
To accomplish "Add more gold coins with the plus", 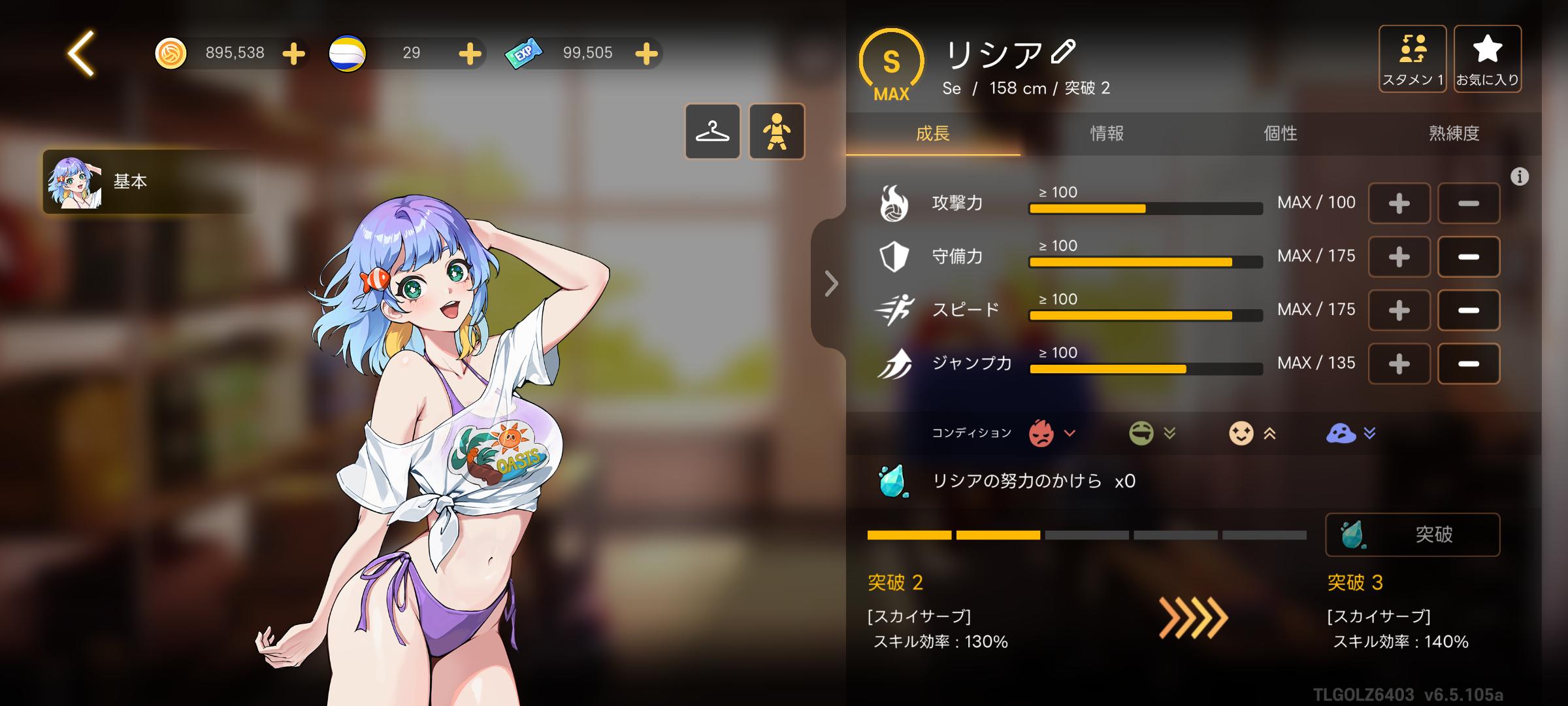I will point(294,54).
